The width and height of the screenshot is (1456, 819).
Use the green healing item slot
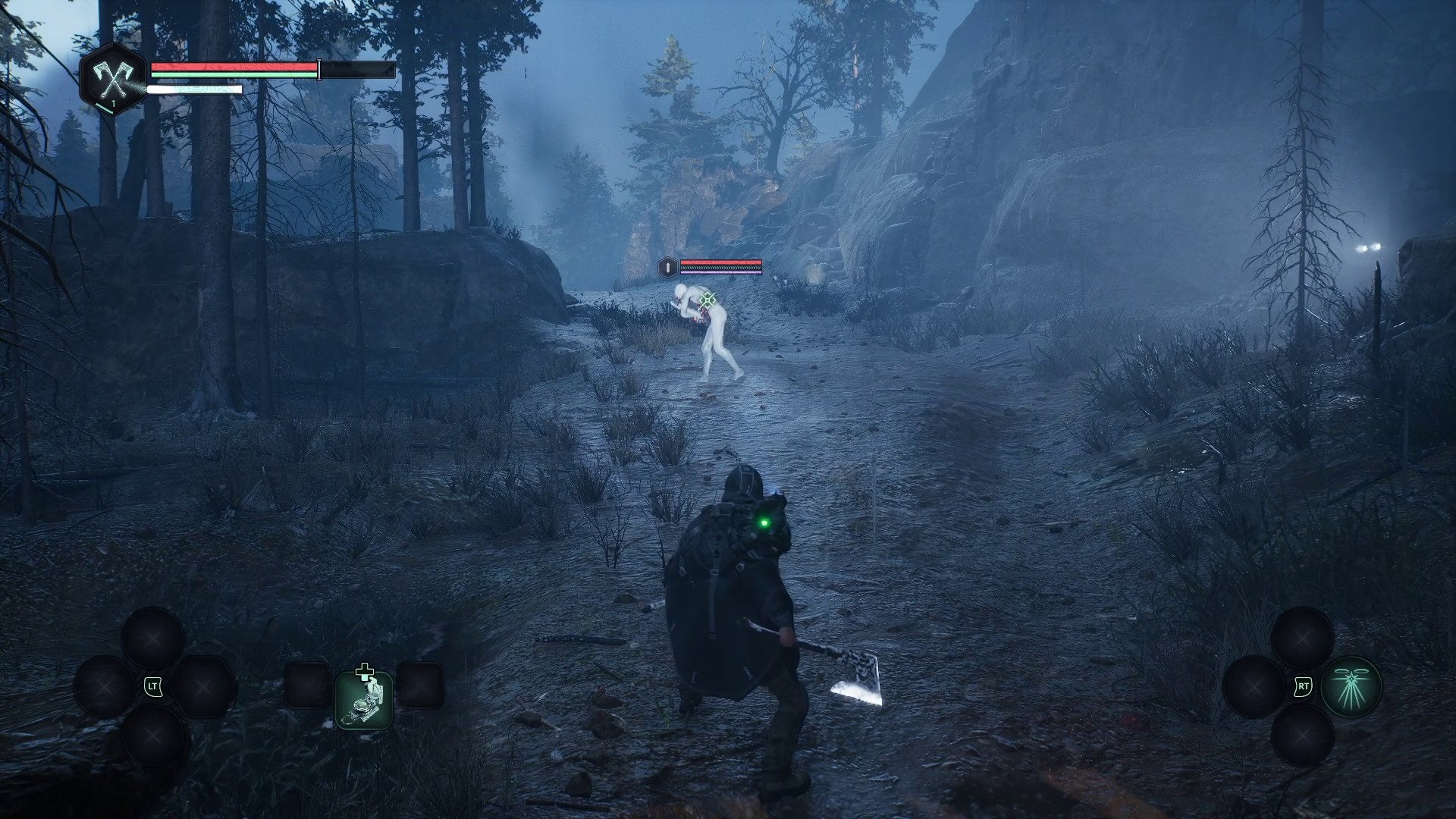(364, 698)
